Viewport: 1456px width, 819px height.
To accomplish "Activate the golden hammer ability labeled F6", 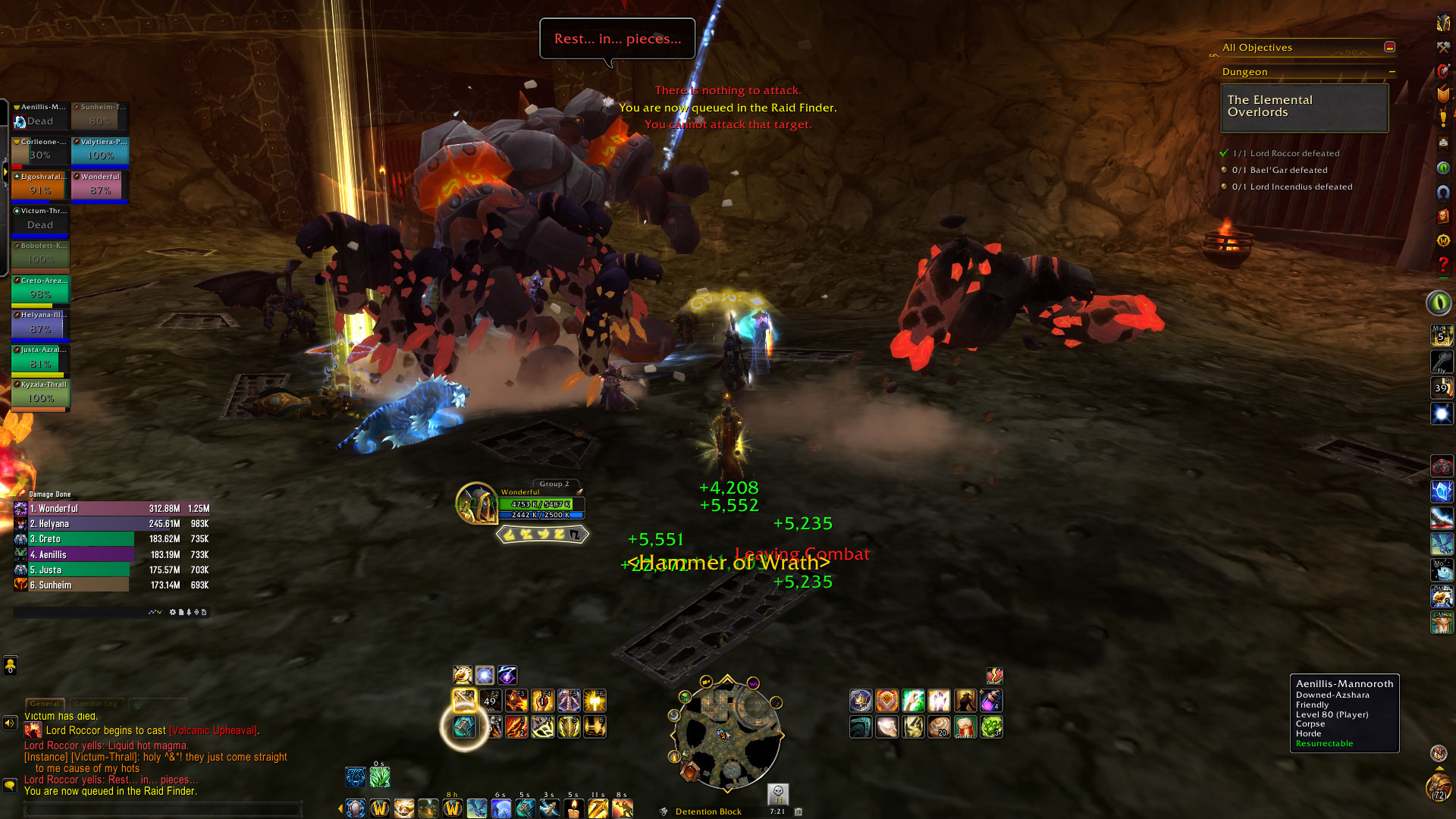I will point(595,701).
